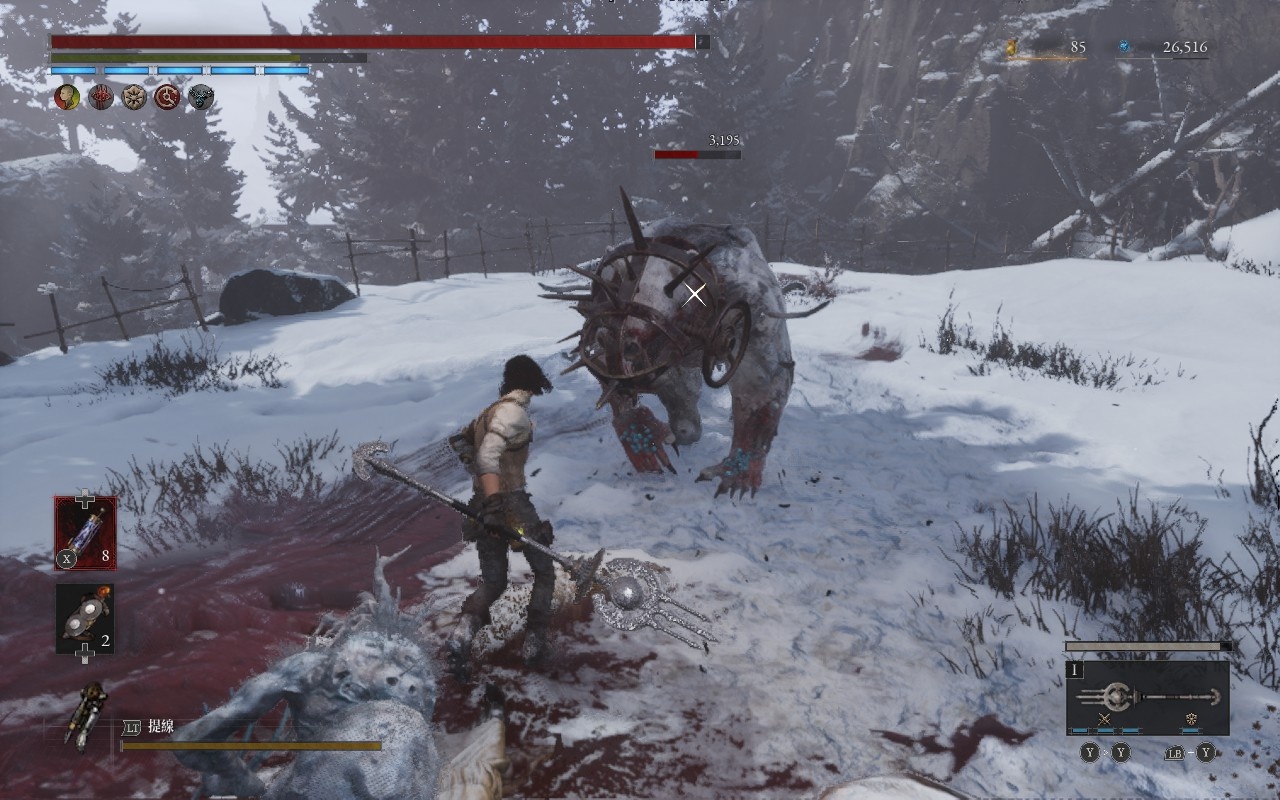Screen dimensions: 1280x800
Task: Inspect the beige flower-shaped buff icon
Action: pyautogui.click(x=134, y=97)
